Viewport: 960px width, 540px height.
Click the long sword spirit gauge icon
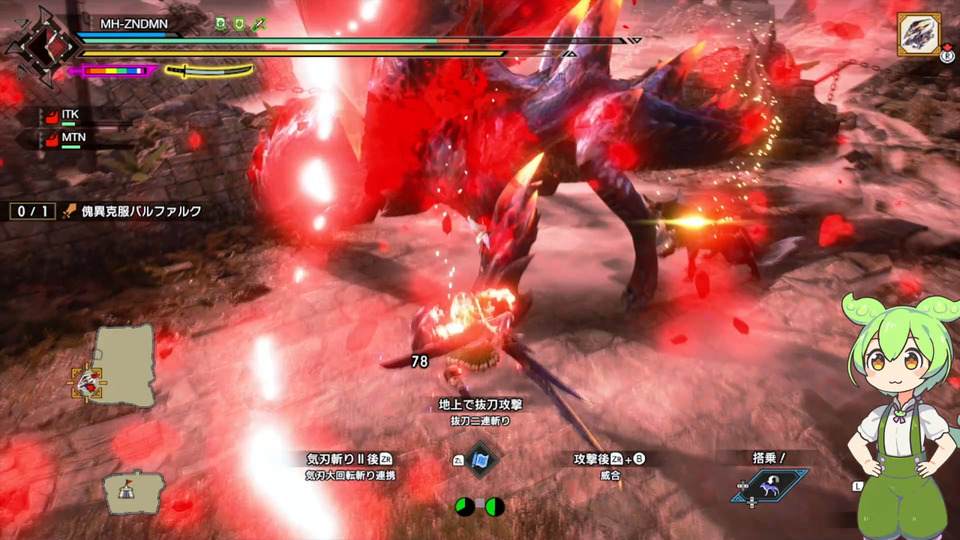208,71
